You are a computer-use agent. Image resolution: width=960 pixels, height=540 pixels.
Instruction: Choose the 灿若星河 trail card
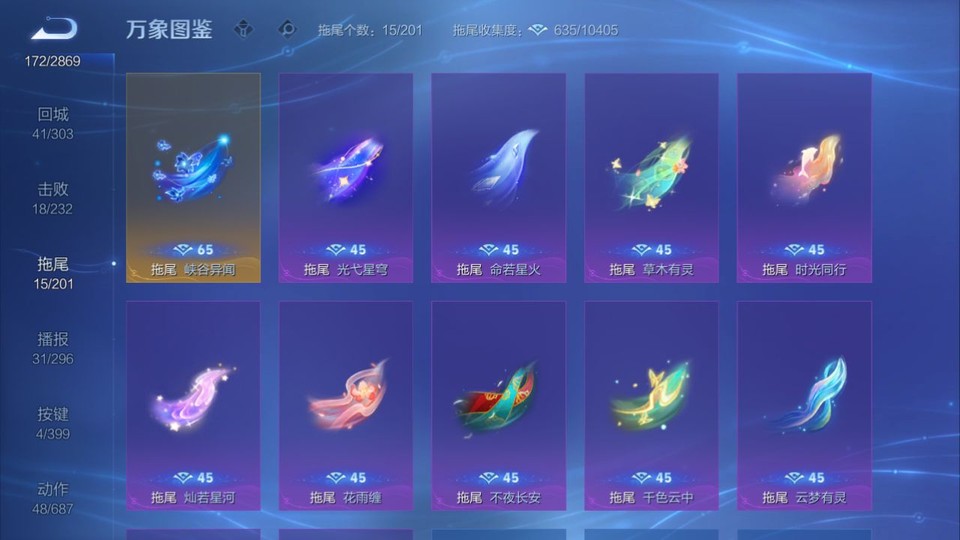click(193, 405)
